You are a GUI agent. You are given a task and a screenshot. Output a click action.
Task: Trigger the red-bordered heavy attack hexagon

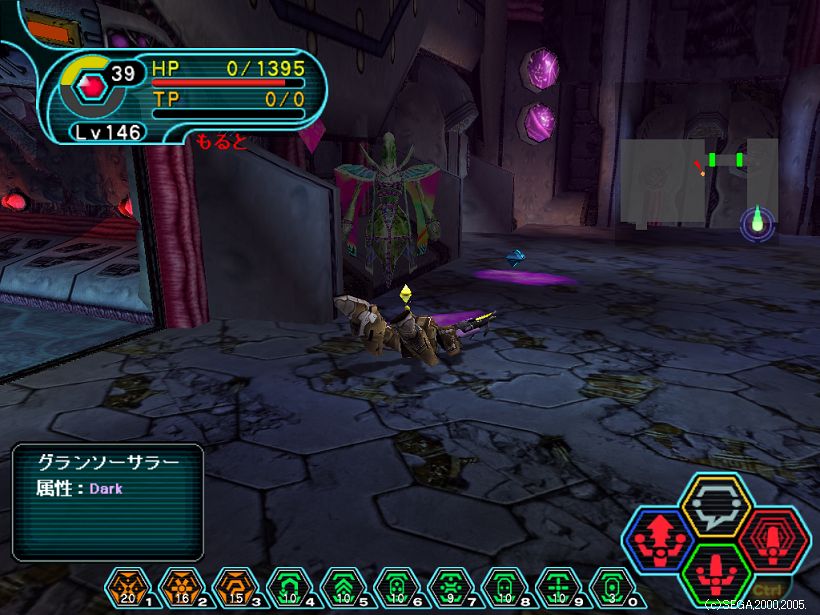tap(774, 540)
